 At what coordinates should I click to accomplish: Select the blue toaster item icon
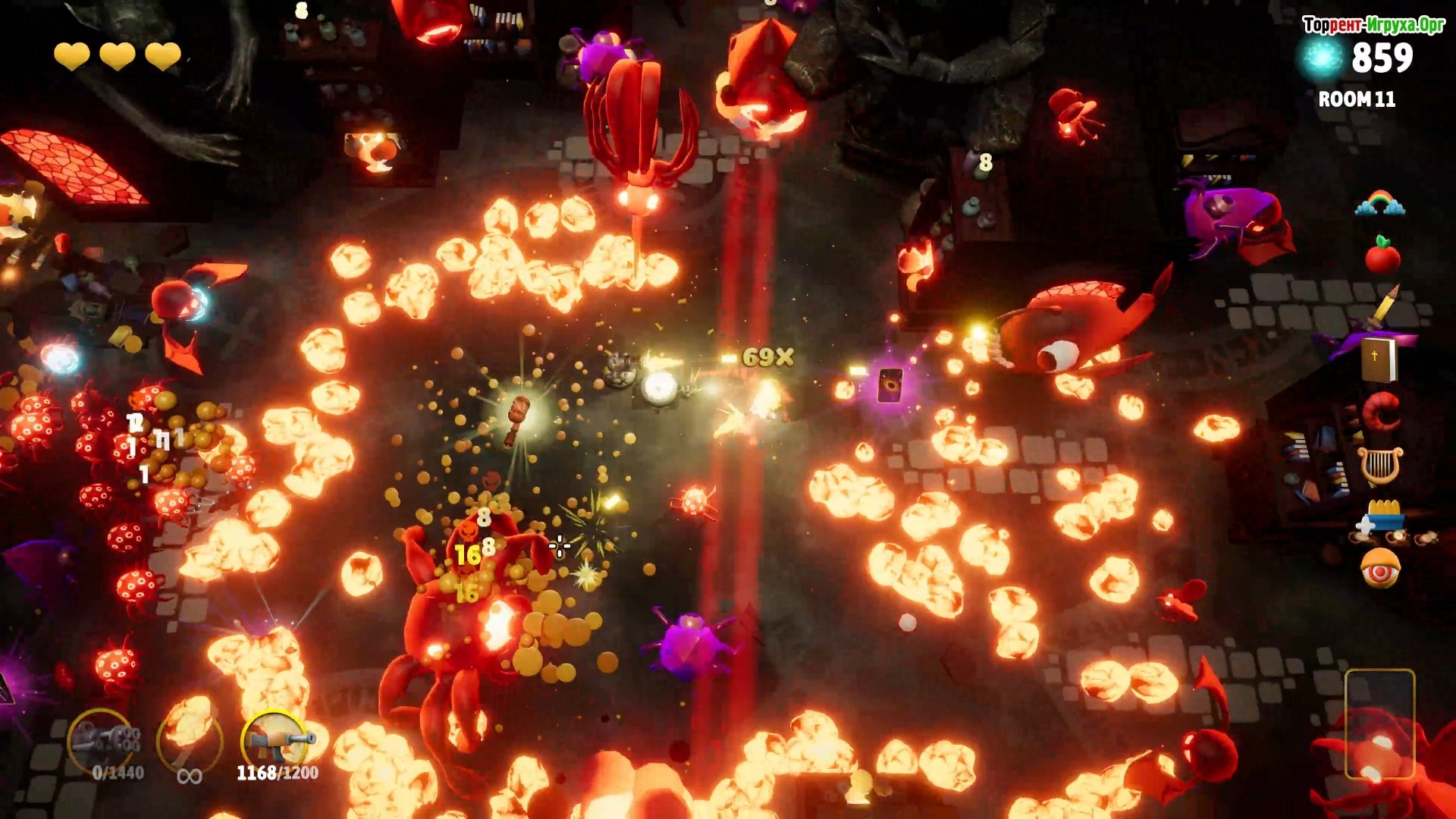pos(1383,518)
